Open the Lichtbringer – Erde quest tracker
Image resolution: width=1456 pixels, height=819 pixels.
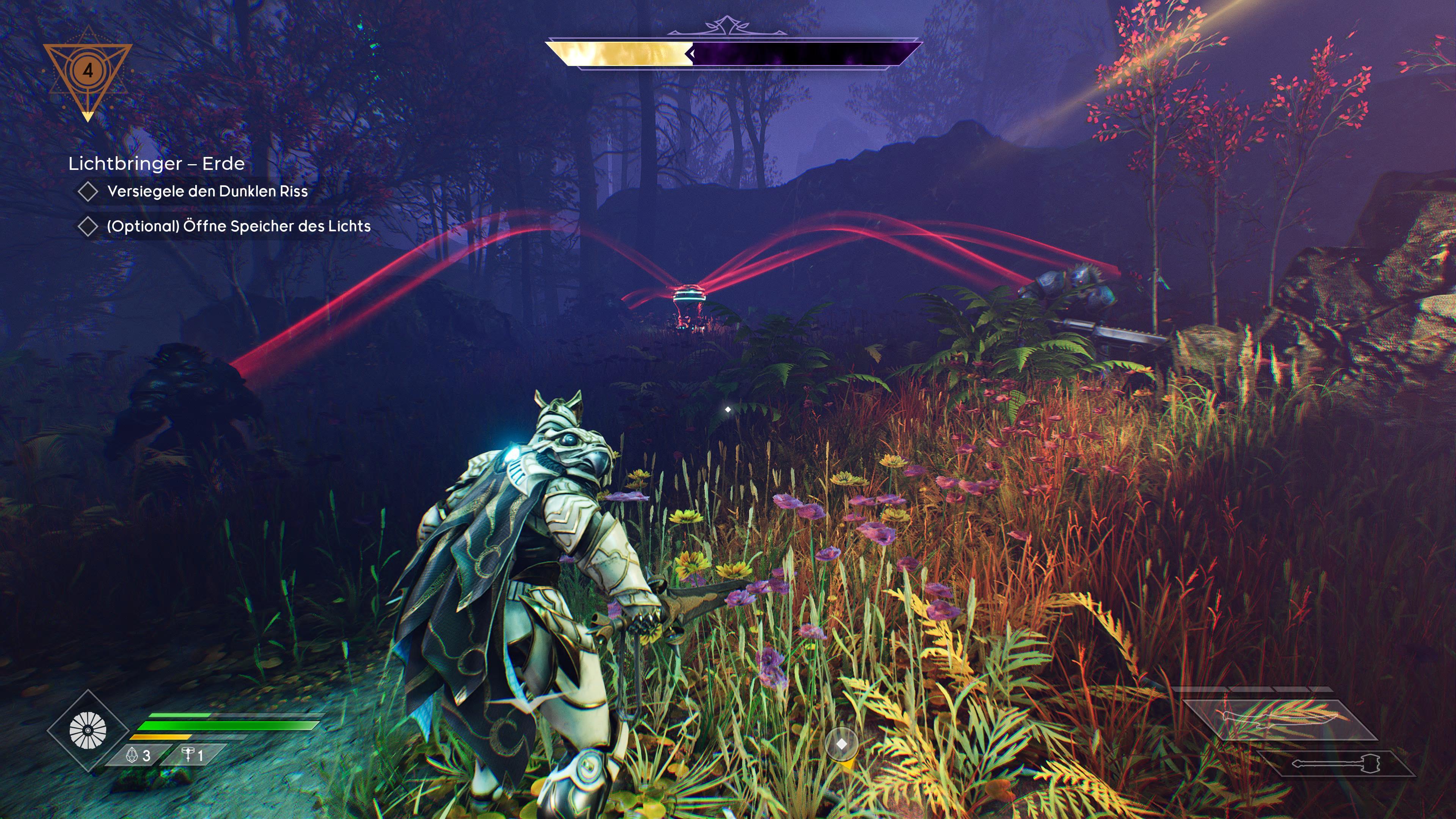(157, 164)
